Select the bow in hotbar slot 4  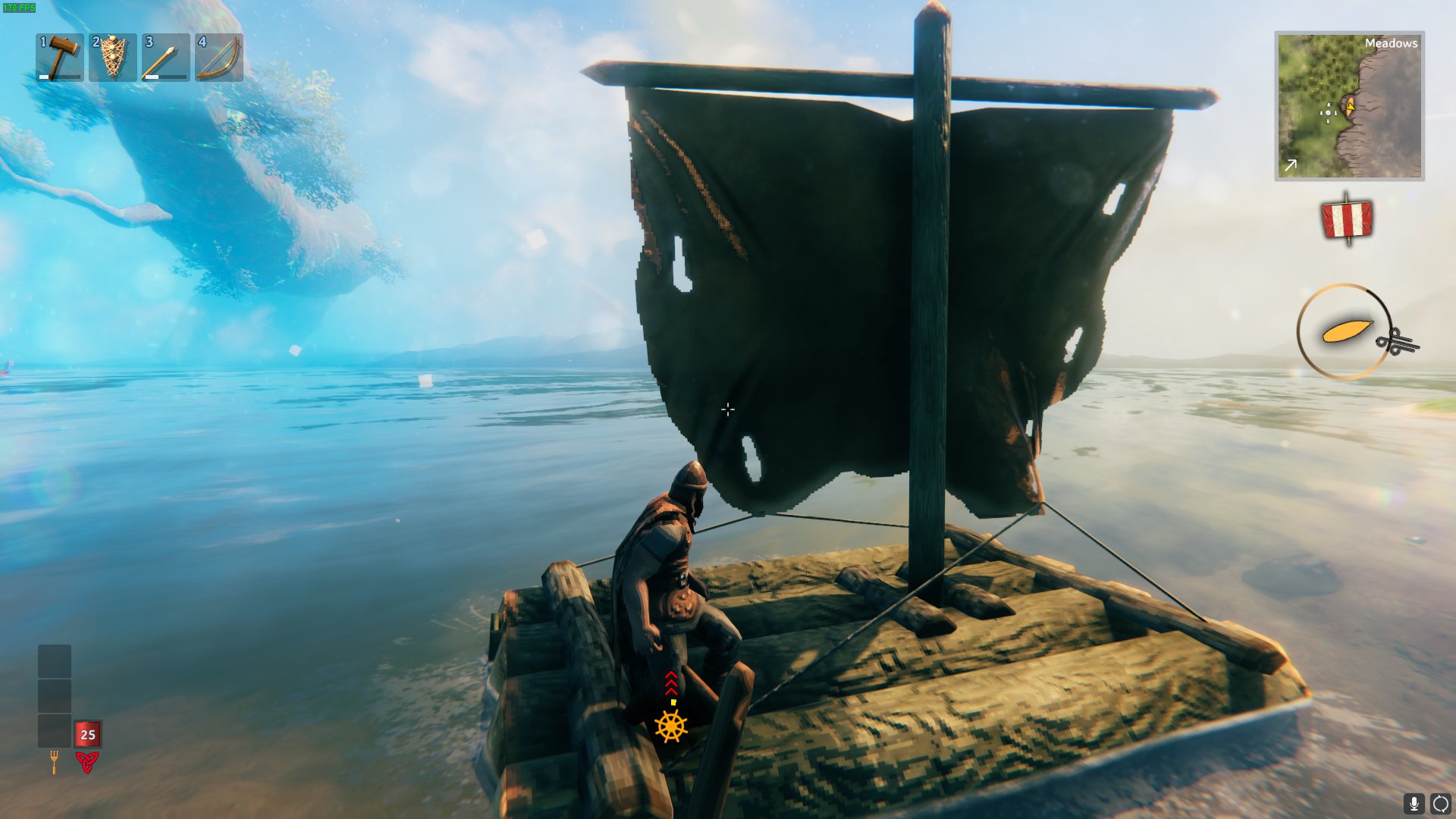pos(219,57)
